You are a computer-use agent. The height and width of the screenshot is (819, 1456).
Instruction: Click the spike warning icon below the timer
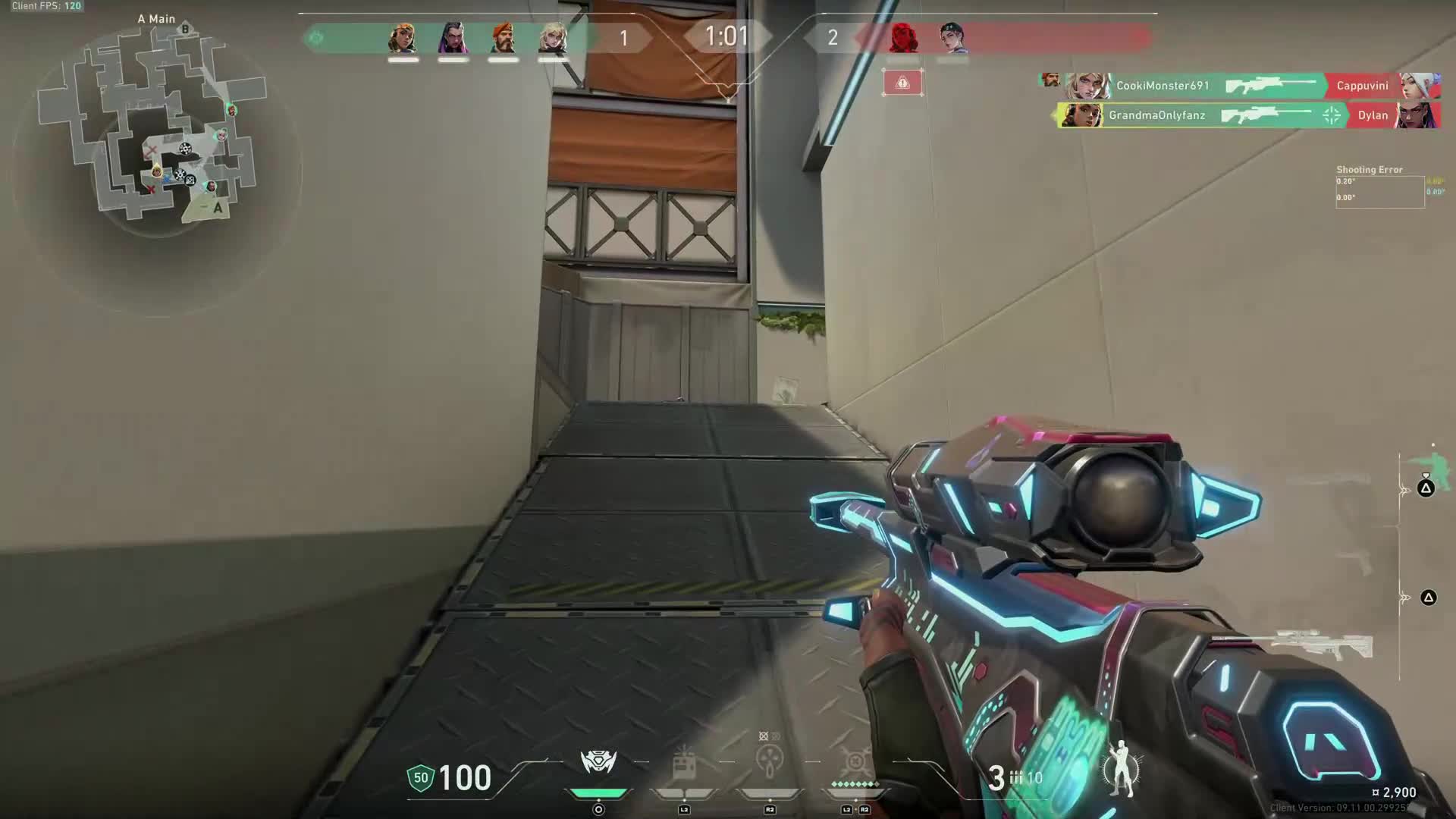click(x=902, y=83)
